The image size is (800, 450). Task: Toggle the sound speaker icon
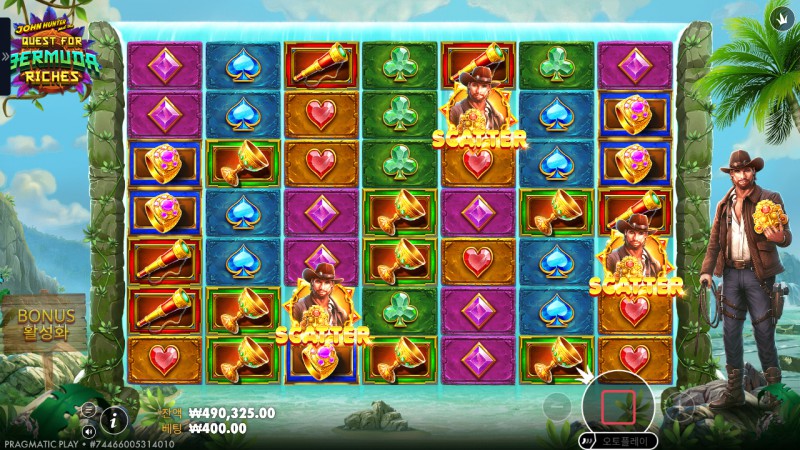pyautogui.click(x=89, y=432)
